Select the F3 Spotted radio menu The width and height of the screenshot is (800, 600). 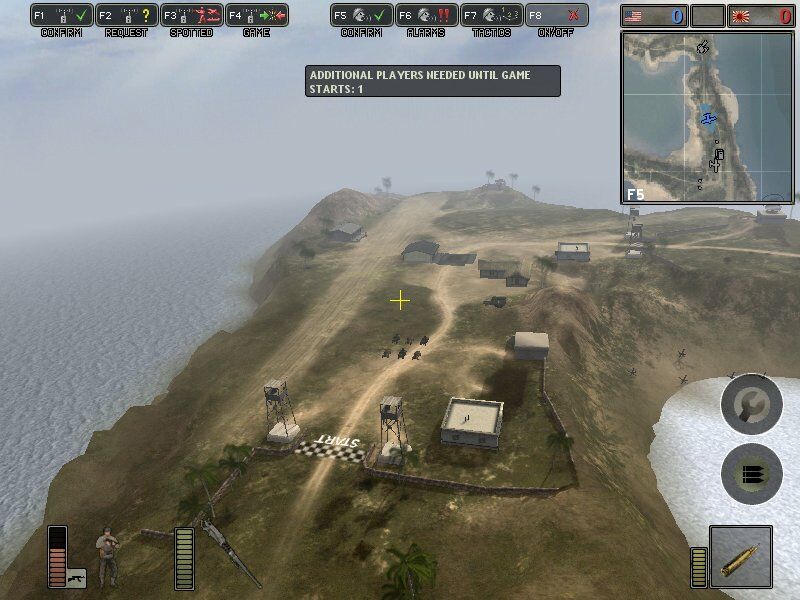[x=190, y=16]
